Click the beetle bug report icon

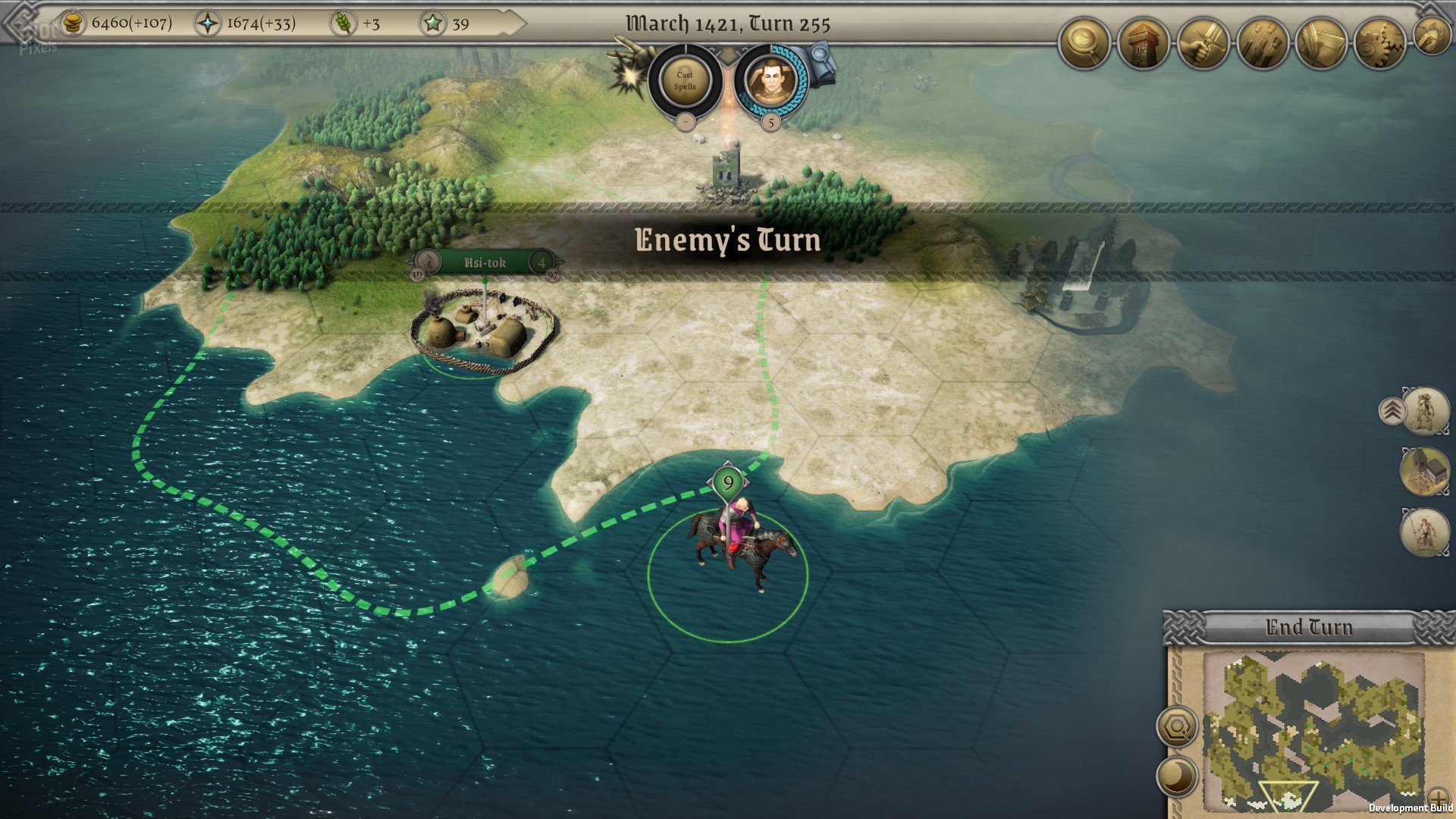tap(1432, 36)
